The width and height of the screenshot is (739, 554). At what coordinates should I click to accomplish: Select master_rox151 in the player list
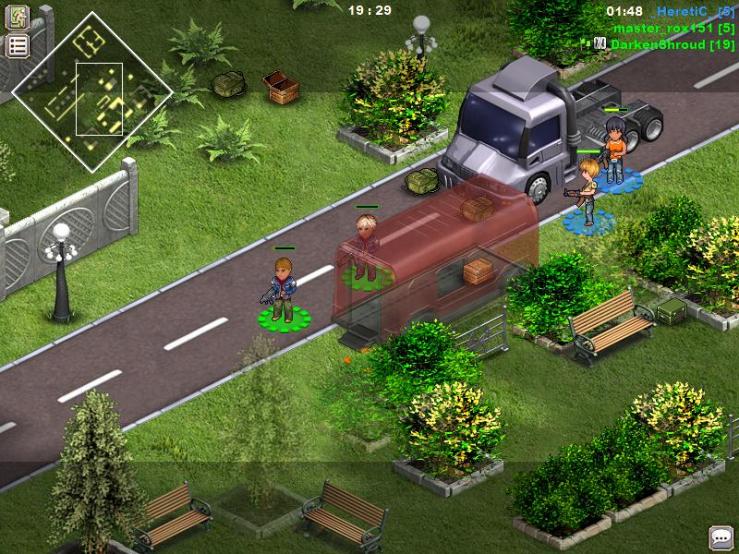[x=667, y=28]
